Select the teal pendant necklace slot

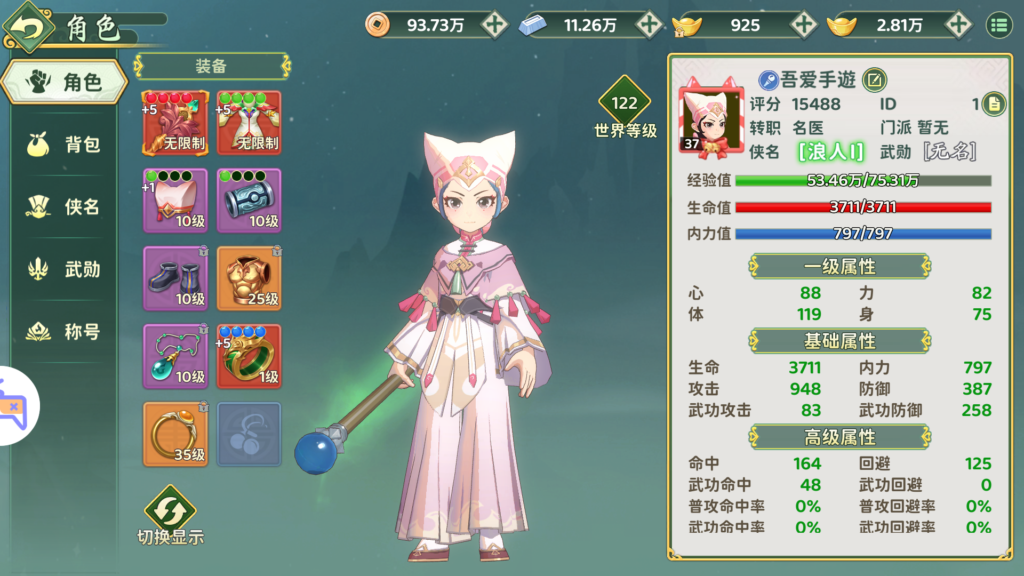(x=175, y=357)
